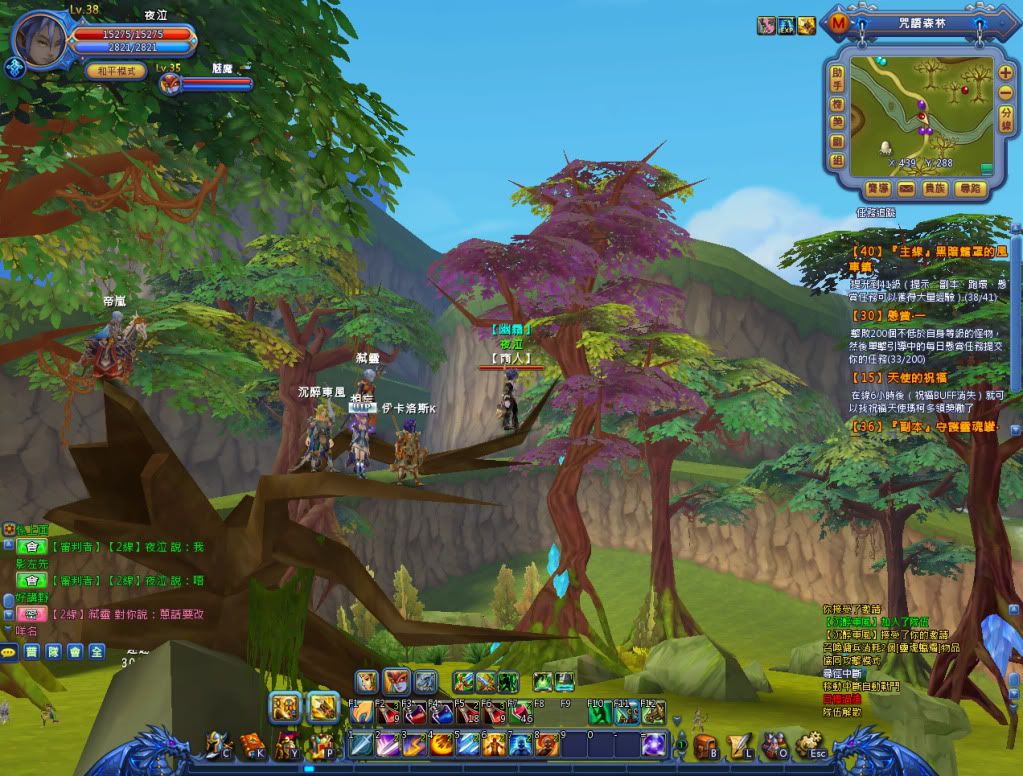The image size is (1023, 776).
Task: Click the 貴族 noble button
Action: (936, 188)
